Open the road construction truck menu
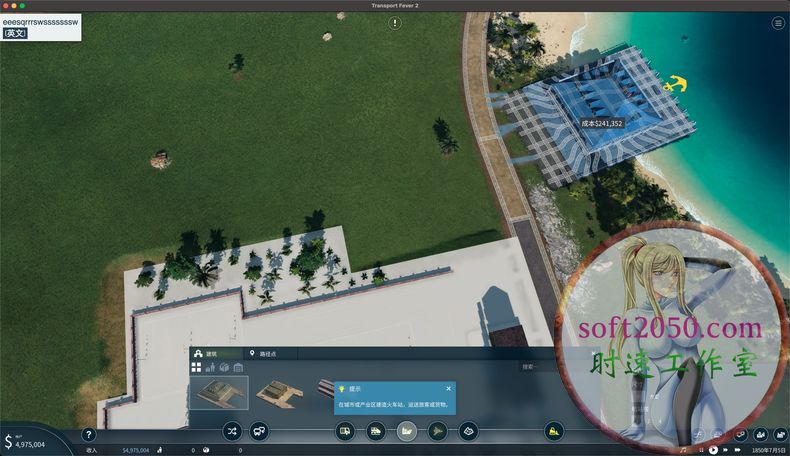Image resolution: width=790 pixels, height=456 pixels. [x=345, y=432]
